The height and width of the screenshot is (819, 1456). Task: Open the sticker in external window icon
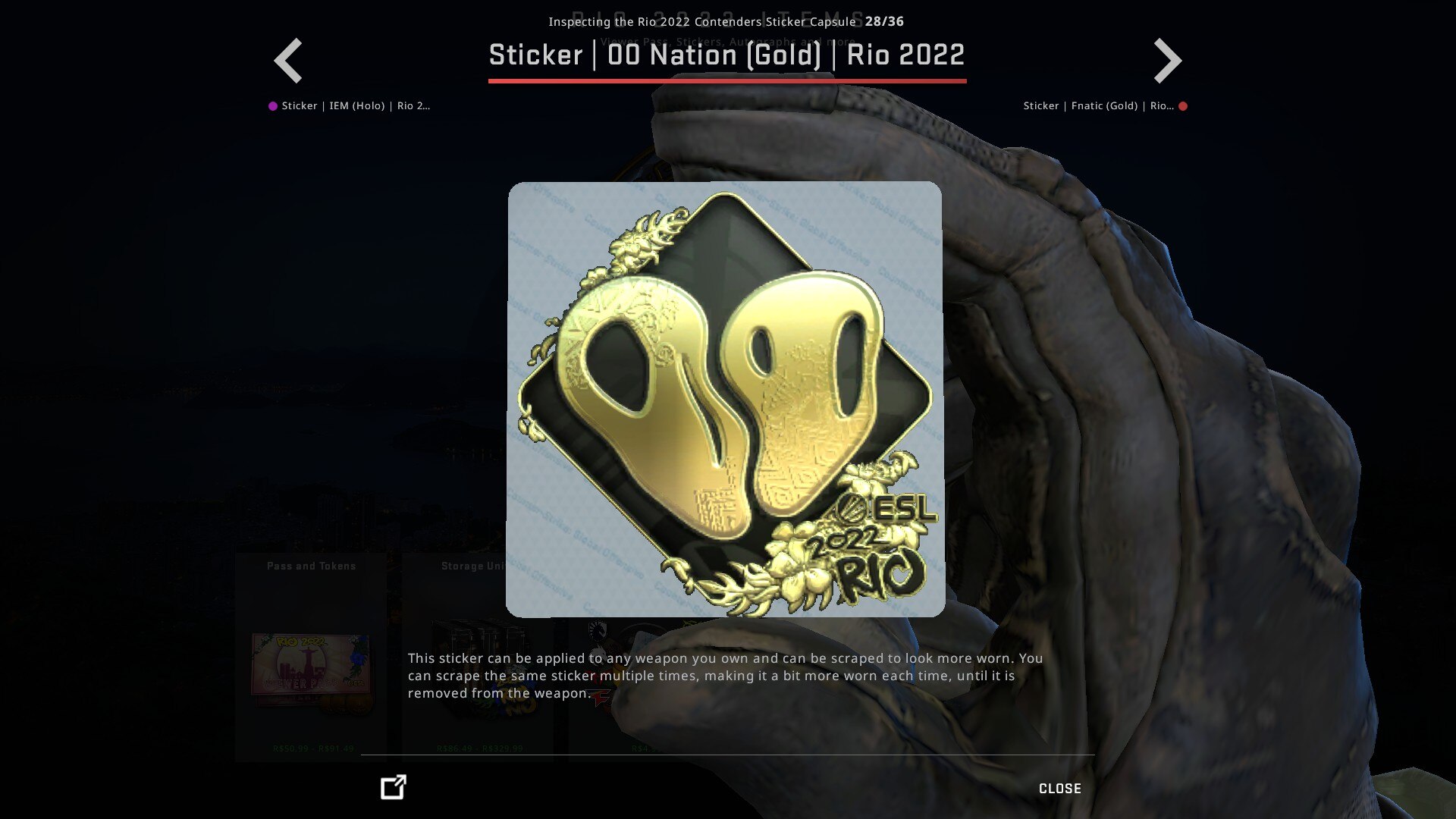(x=391, y=788)
